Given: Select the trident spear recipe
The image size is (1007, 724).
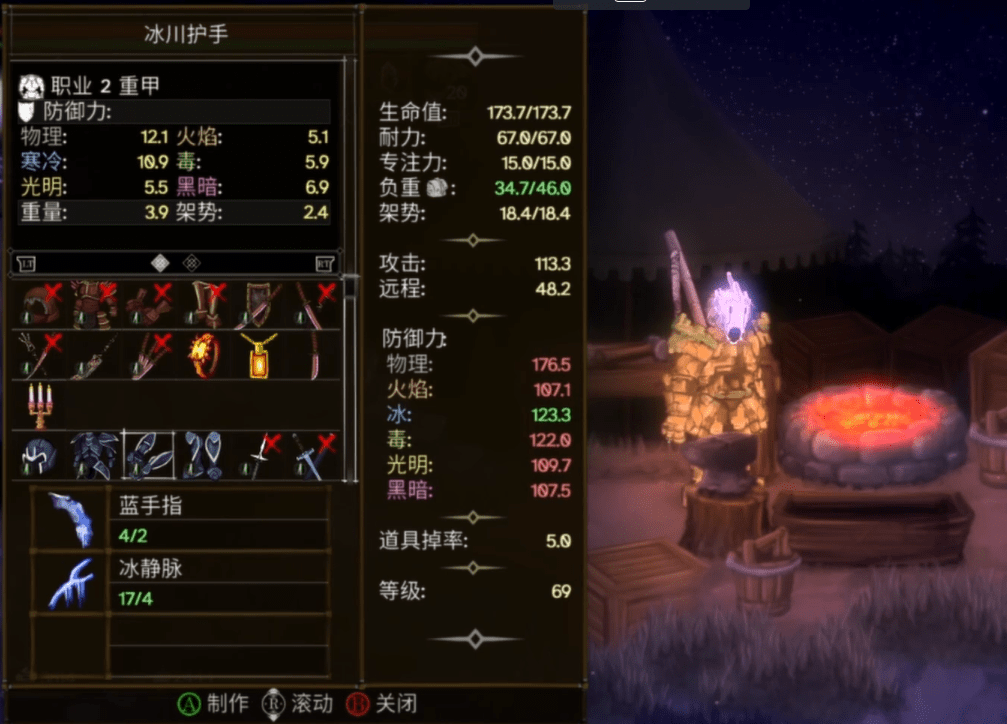Looking at the screenshot, I should coord(36,355).
